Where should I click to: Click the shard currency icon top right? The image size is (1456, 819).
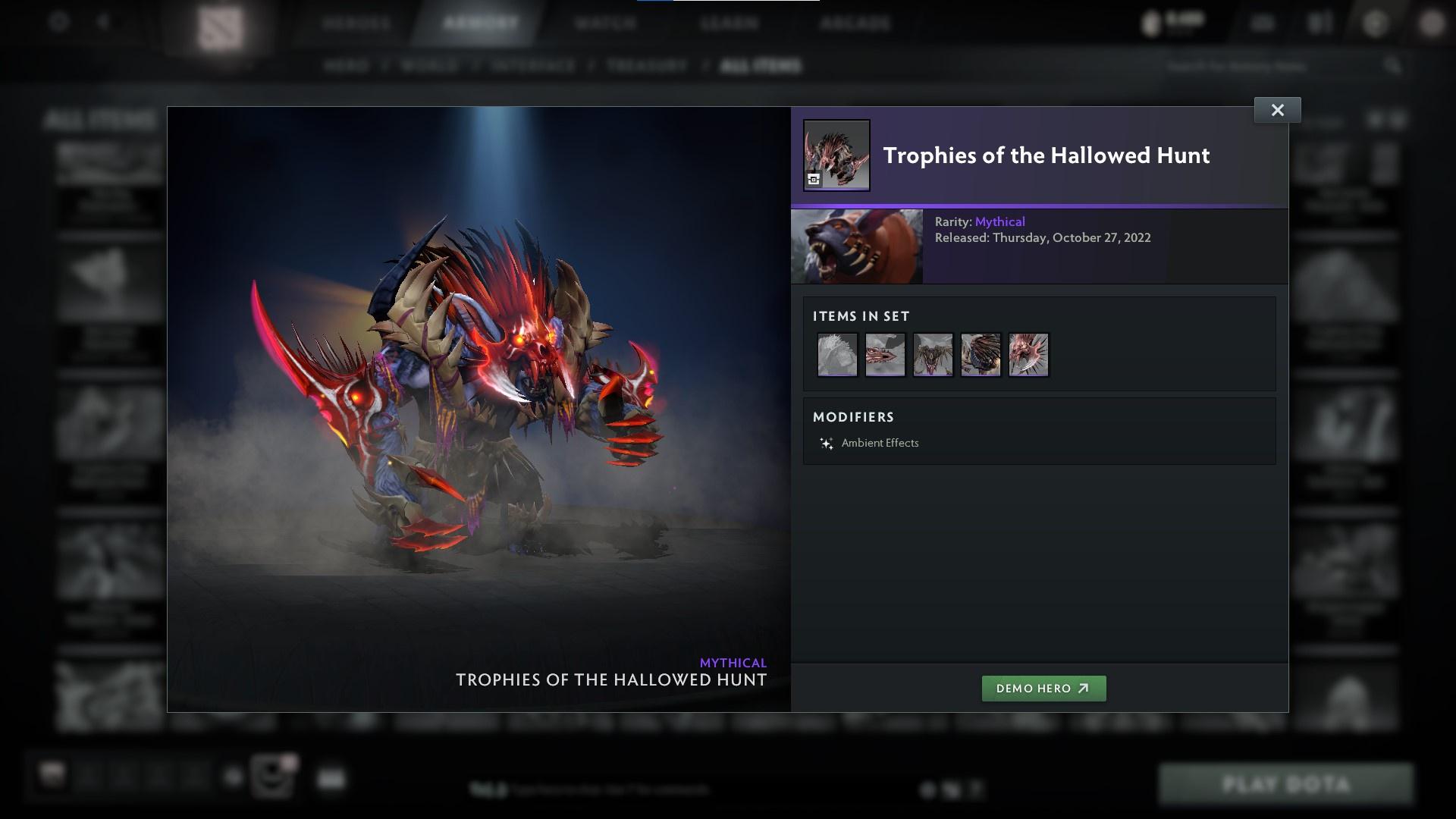coord(1151,23)
